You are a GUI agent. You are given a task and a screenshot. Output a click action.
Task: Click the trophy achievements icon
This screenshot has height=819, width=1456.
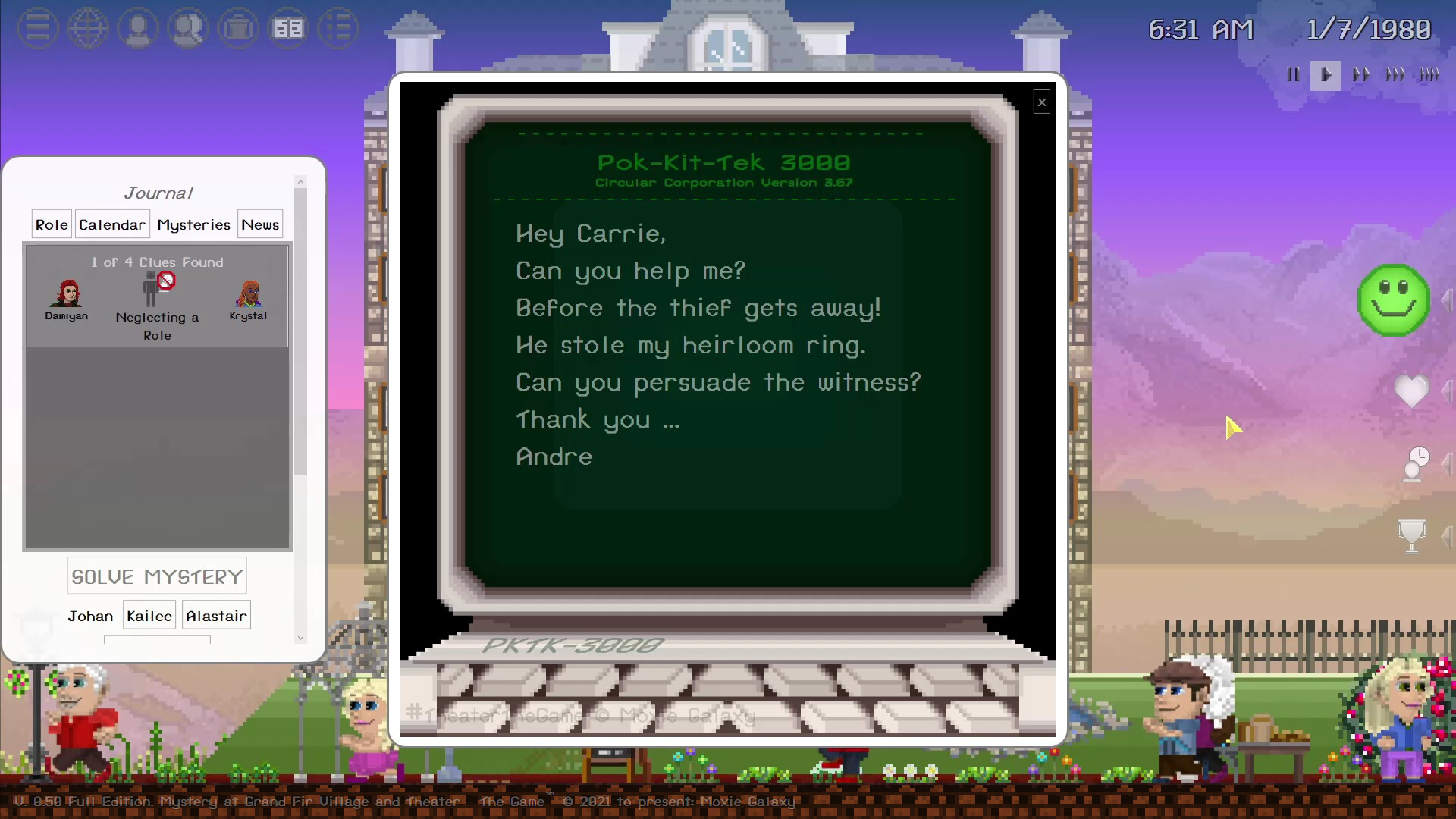coord(1412,536)
